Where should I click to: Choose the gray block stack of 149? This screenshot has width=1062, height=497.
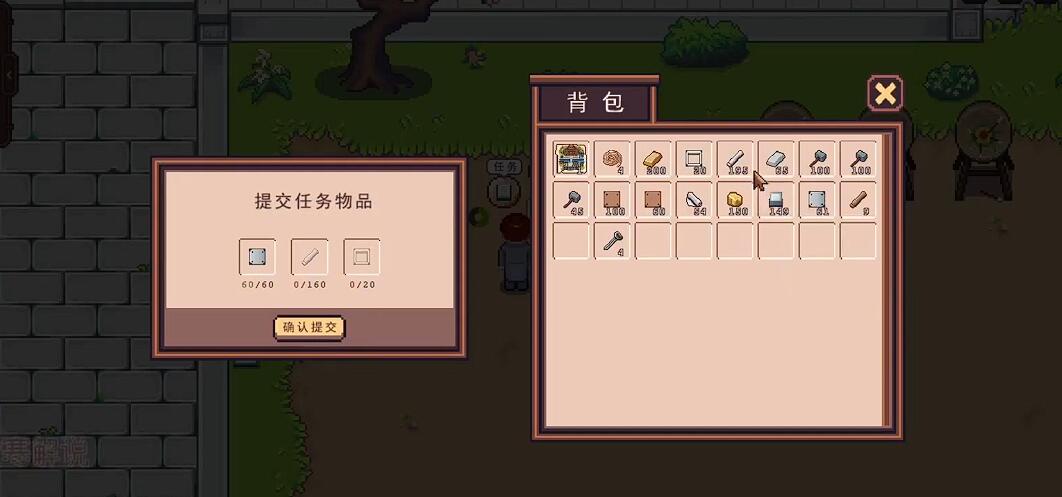(x=776, y=200)
